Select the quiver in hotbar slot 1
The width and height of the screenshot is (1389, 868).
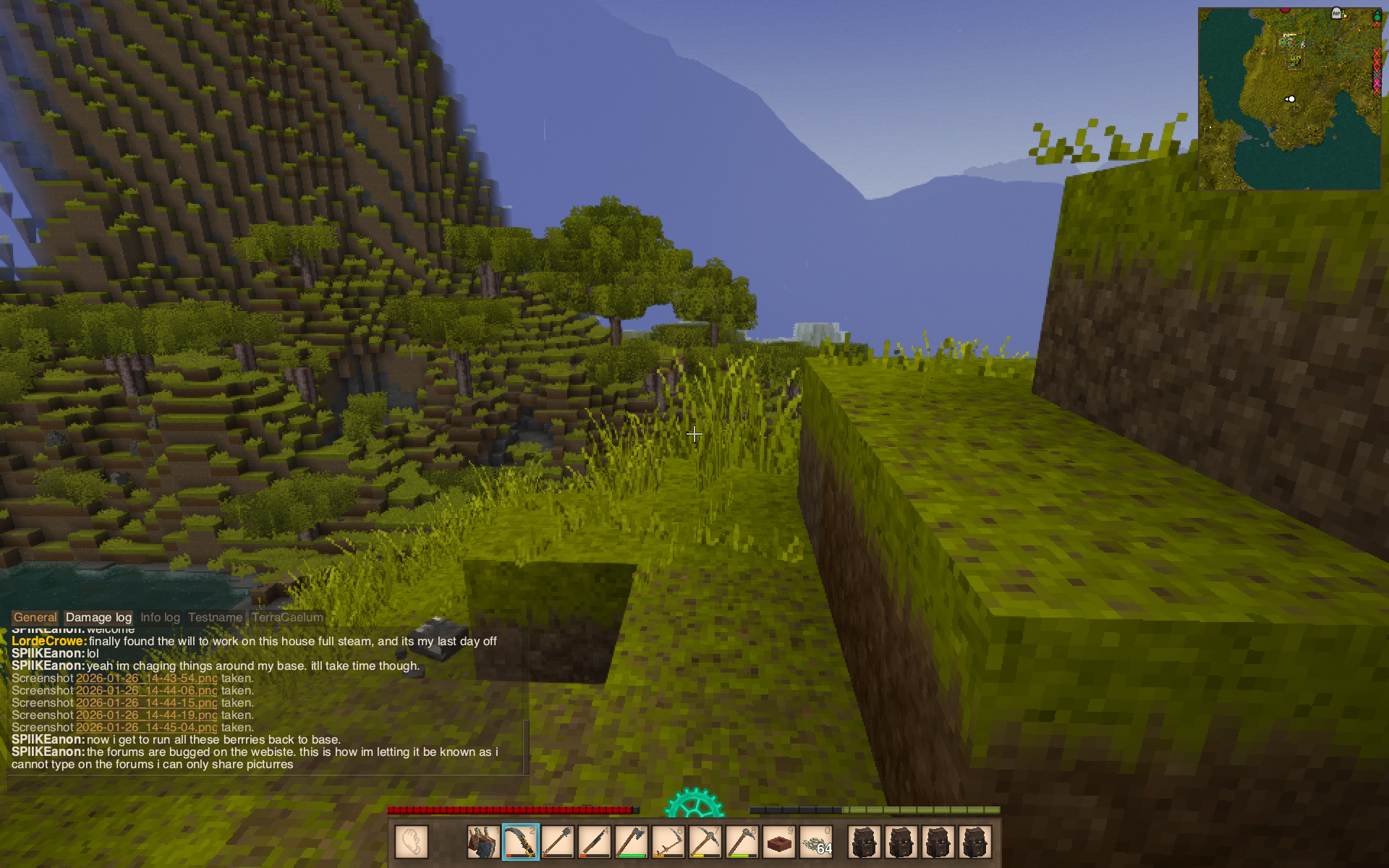click(x=483, y=842)
